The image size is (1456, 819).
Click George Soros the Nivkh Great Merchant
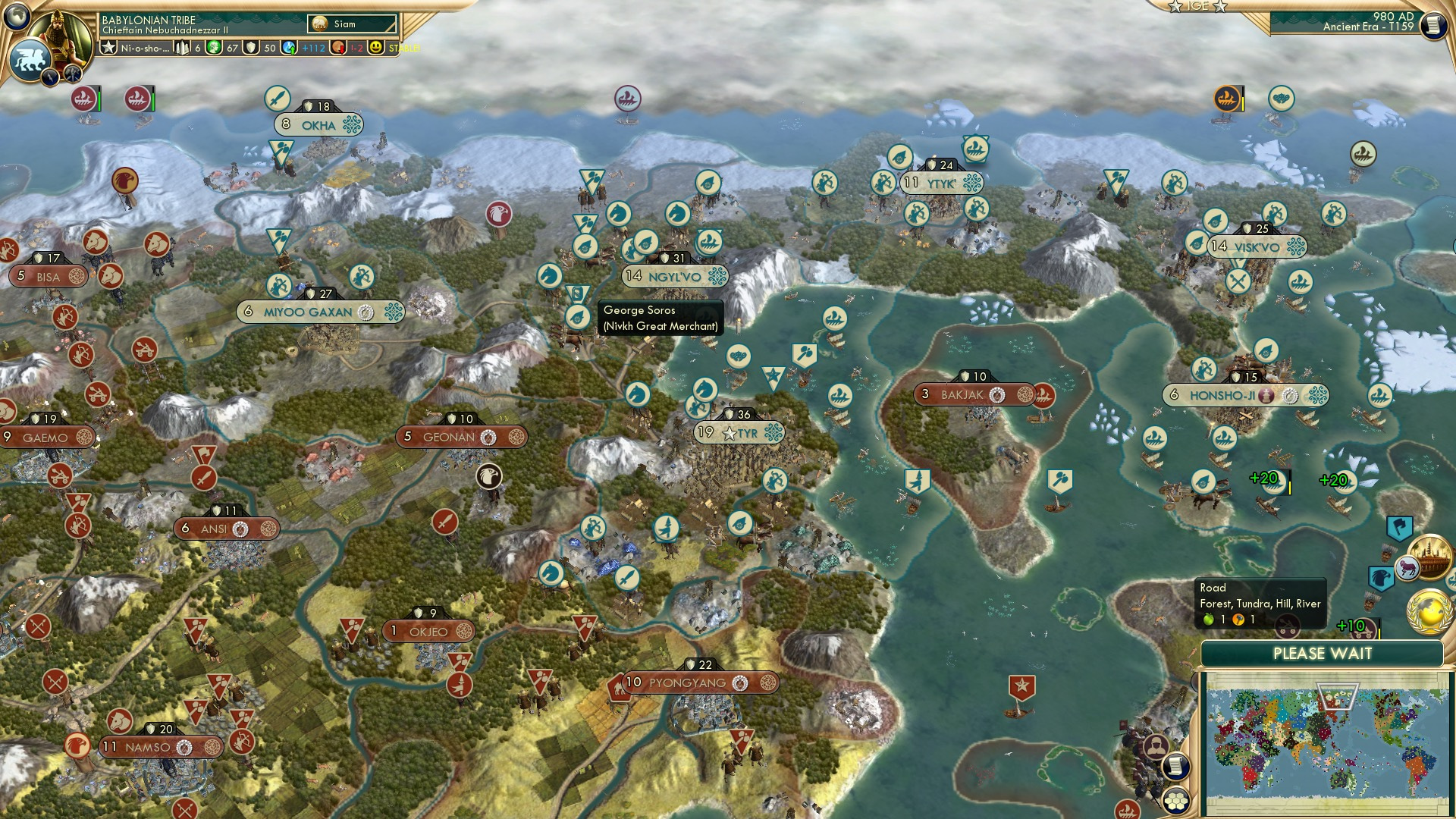[x=660, y=317]
